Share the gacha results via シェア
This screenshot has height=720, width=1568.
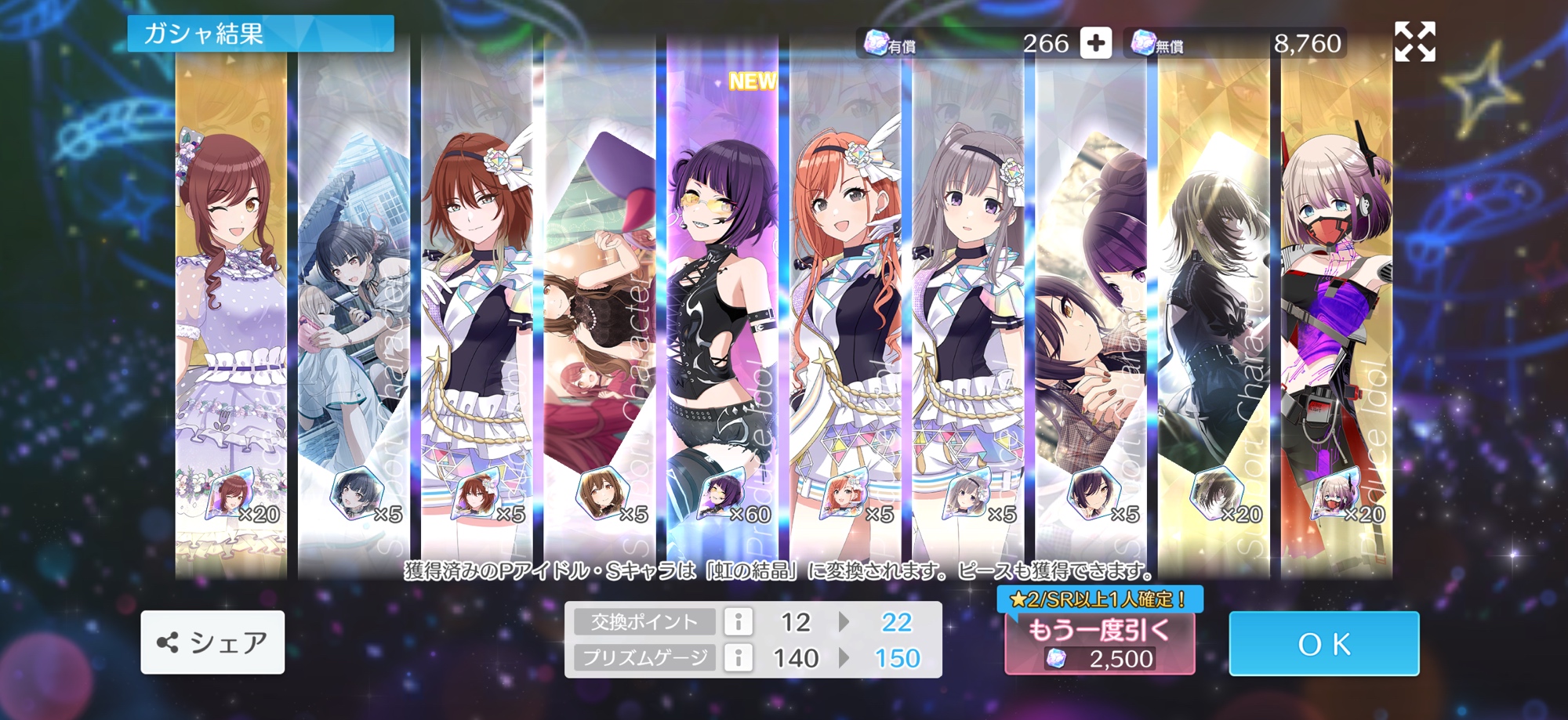(x=212, y=642)
